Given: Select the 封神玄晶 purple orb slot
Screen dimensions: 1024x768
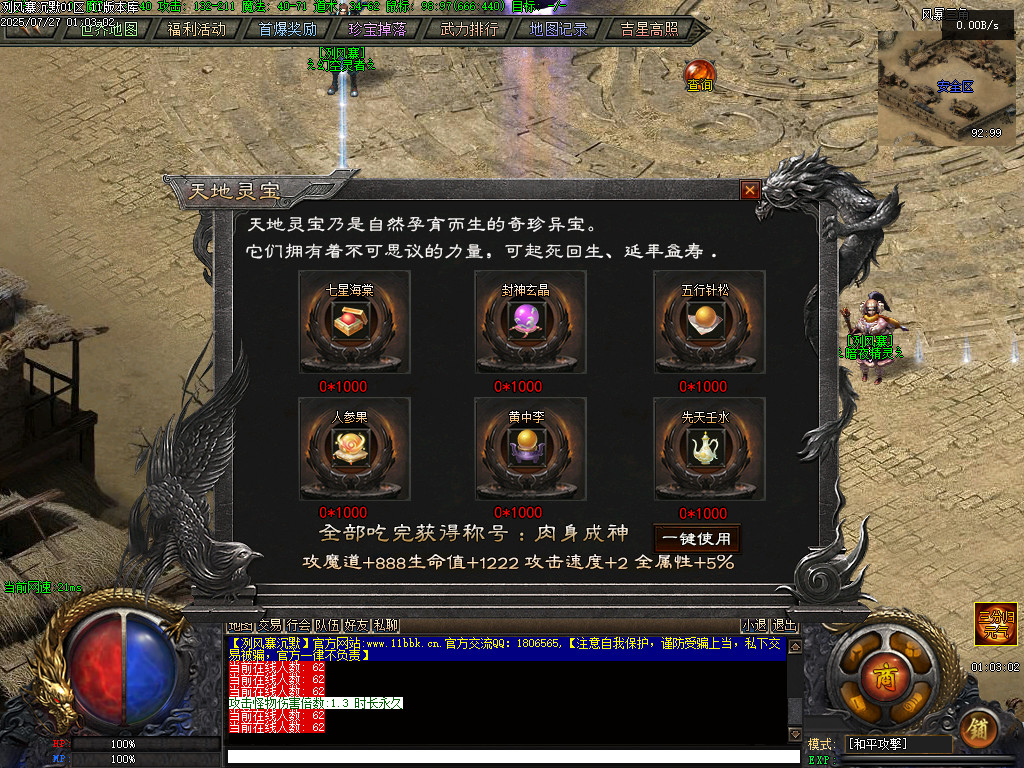Looking at the screenshot, I should tap(530, 322).
